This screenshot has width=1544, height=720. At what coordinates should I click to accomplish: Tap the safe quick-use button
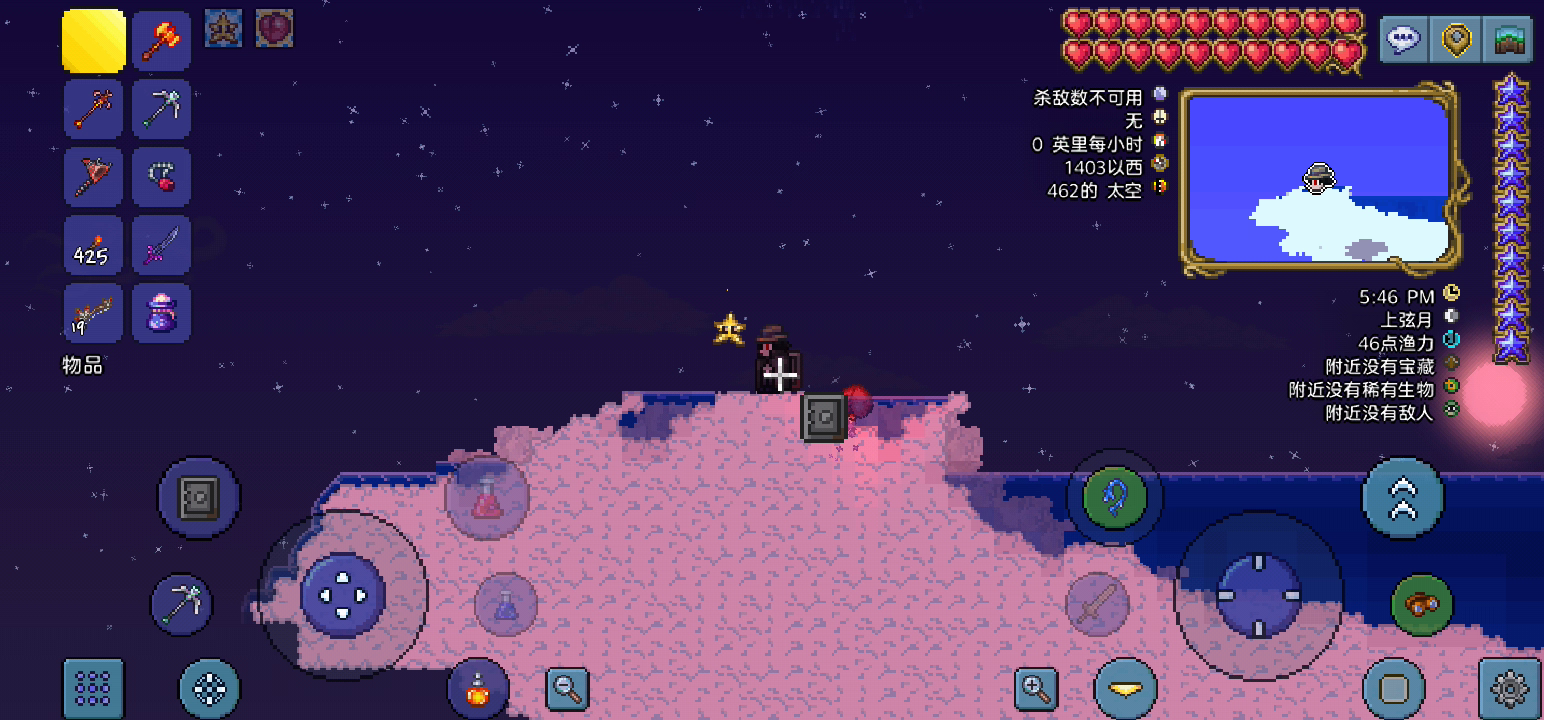[x=199, y=498]
